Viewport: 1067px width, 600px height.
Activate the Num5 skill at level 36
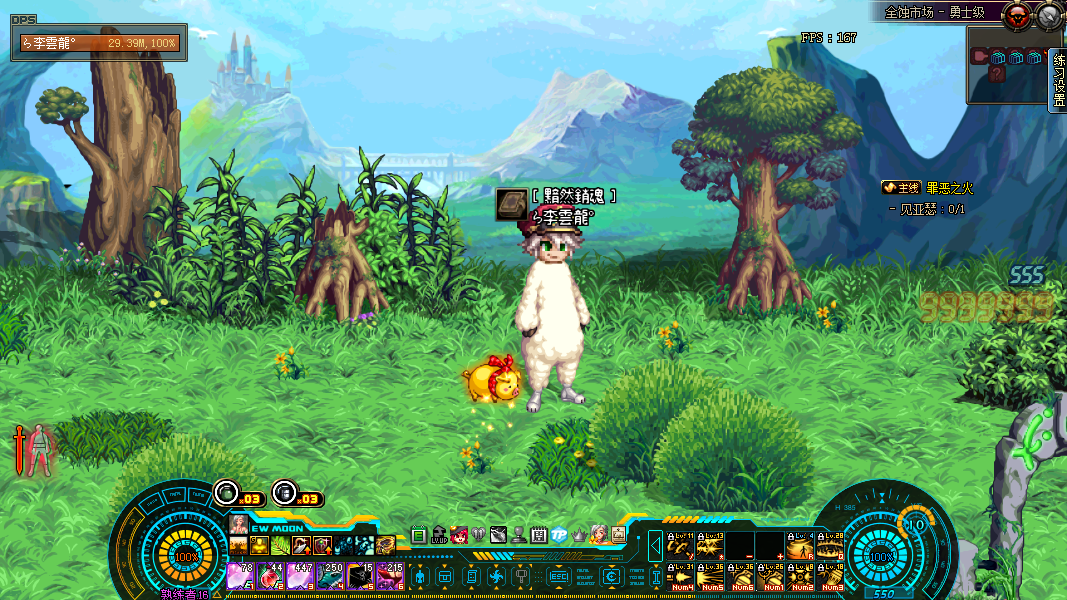(712, 577)
